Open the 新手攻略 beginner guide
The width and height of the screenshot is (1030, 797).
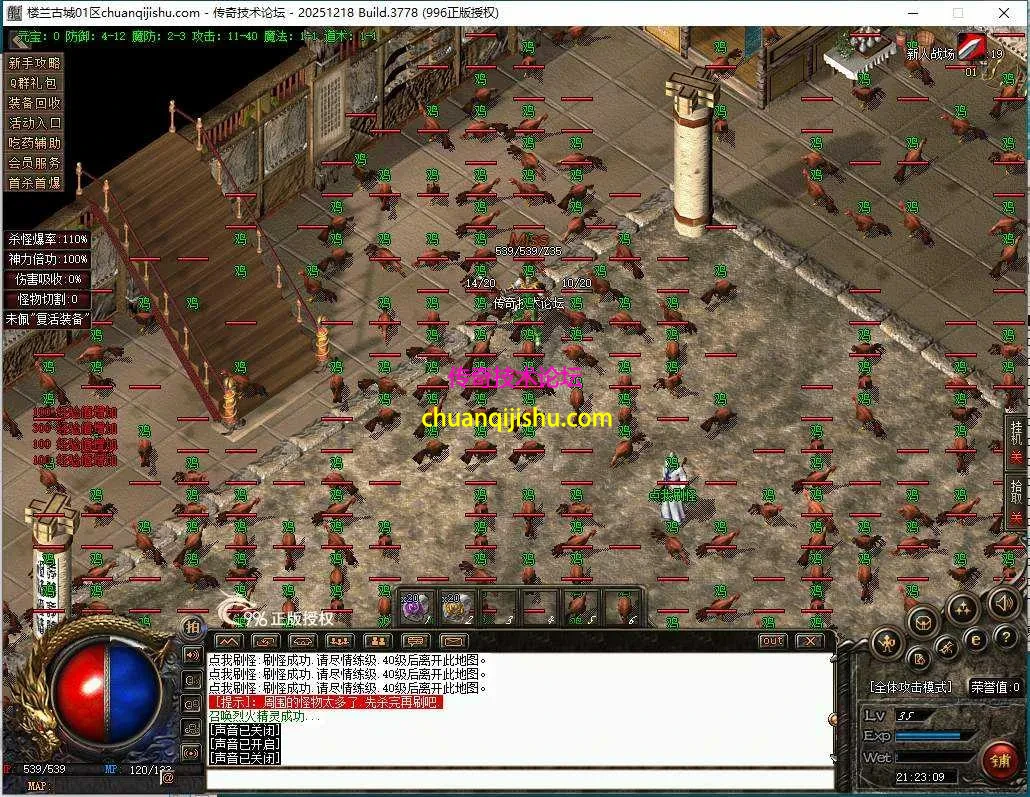tap(35, 63)
